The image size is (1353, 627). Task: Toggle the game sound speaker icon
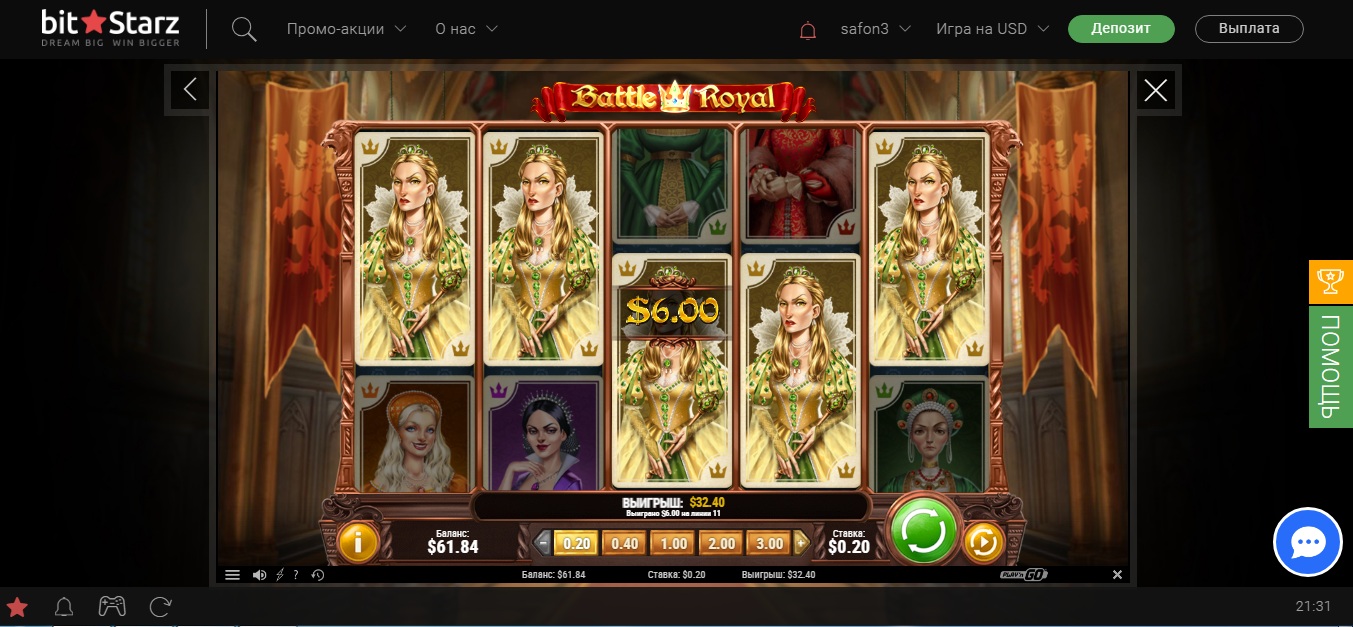coord(259,575)
